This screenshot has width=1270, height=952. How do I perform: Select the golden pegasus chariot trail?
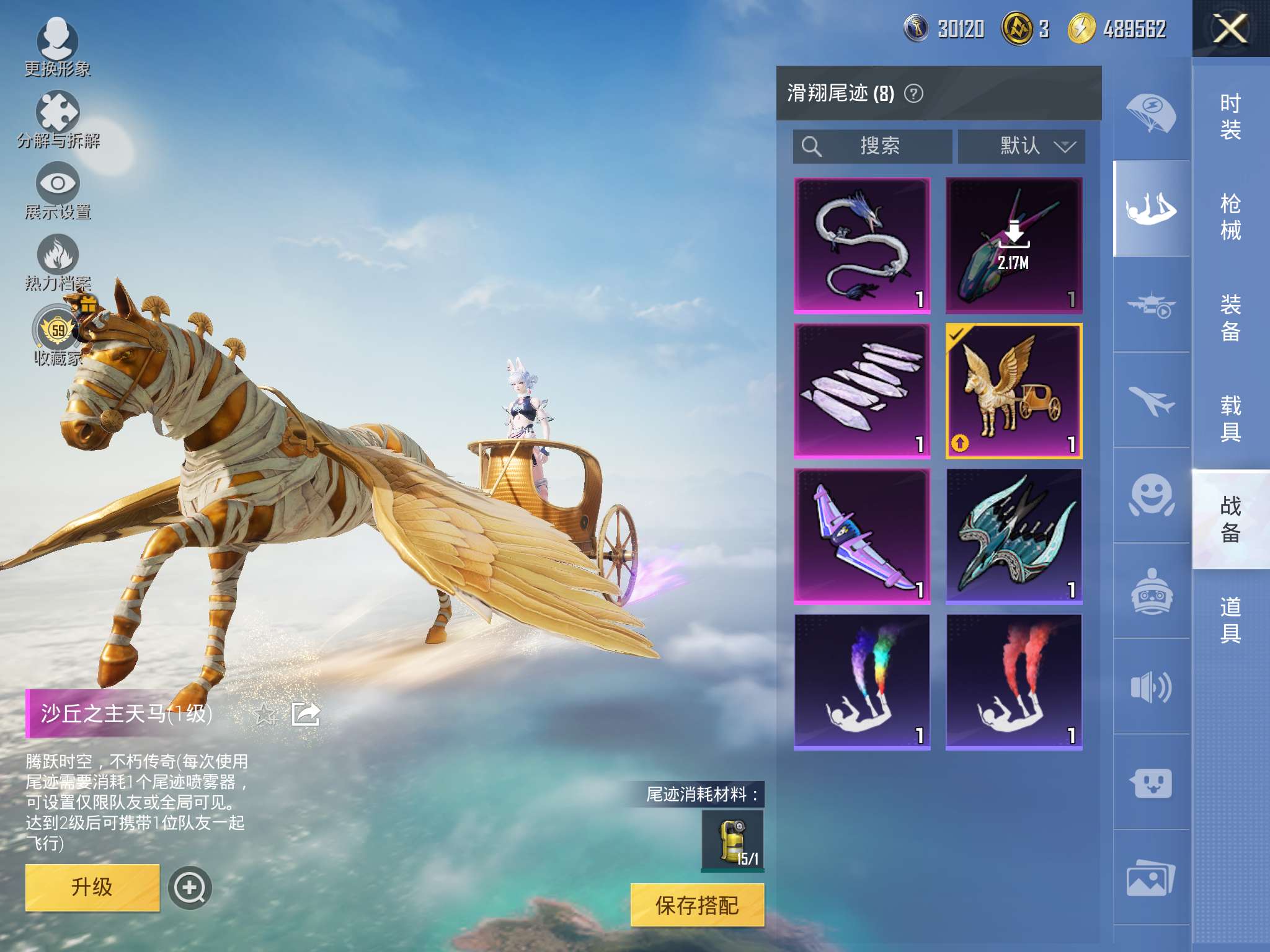(1014, 391)
